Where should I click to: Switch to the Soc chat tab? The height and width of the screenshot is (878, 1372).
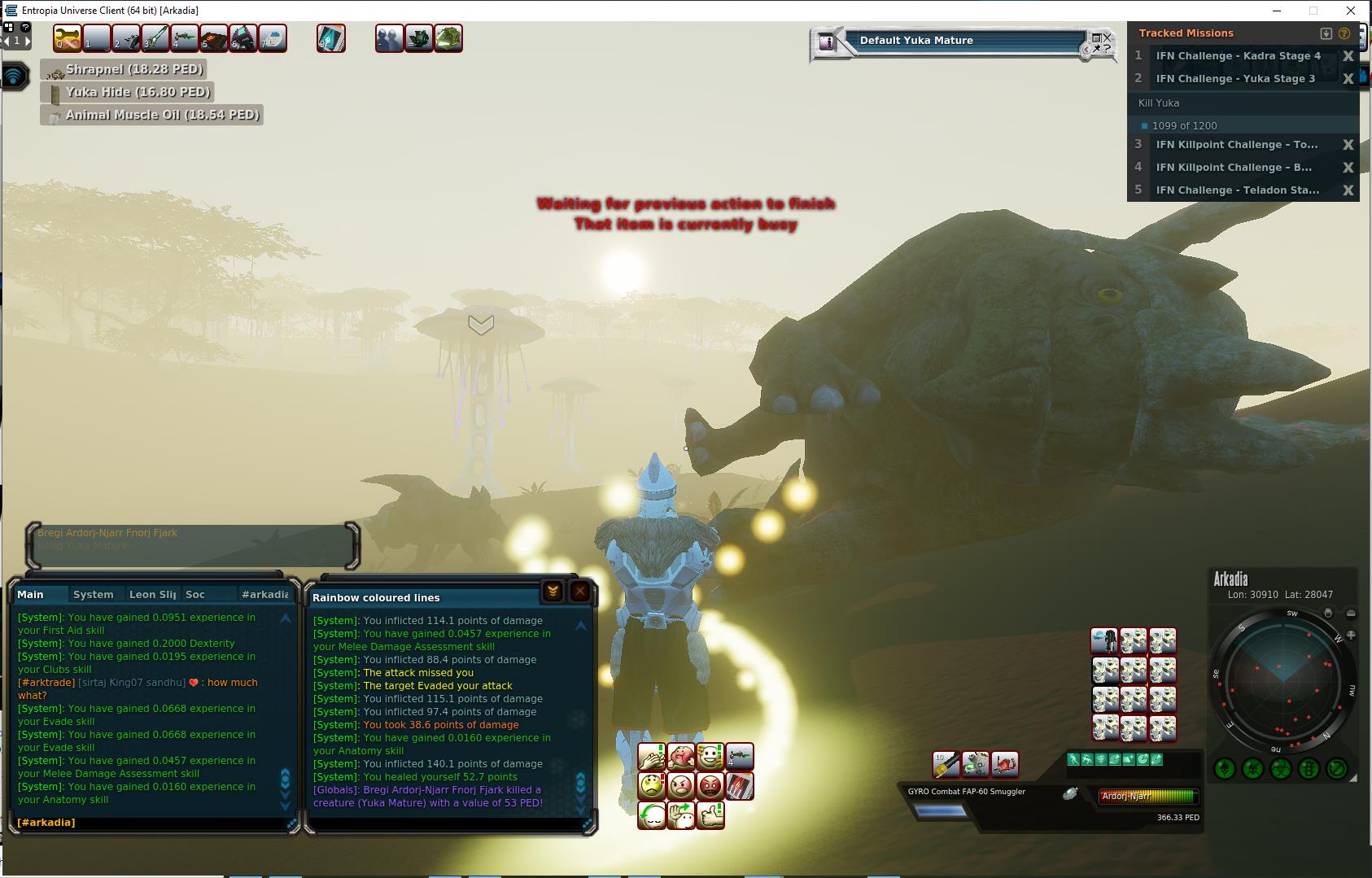point(195,594)
